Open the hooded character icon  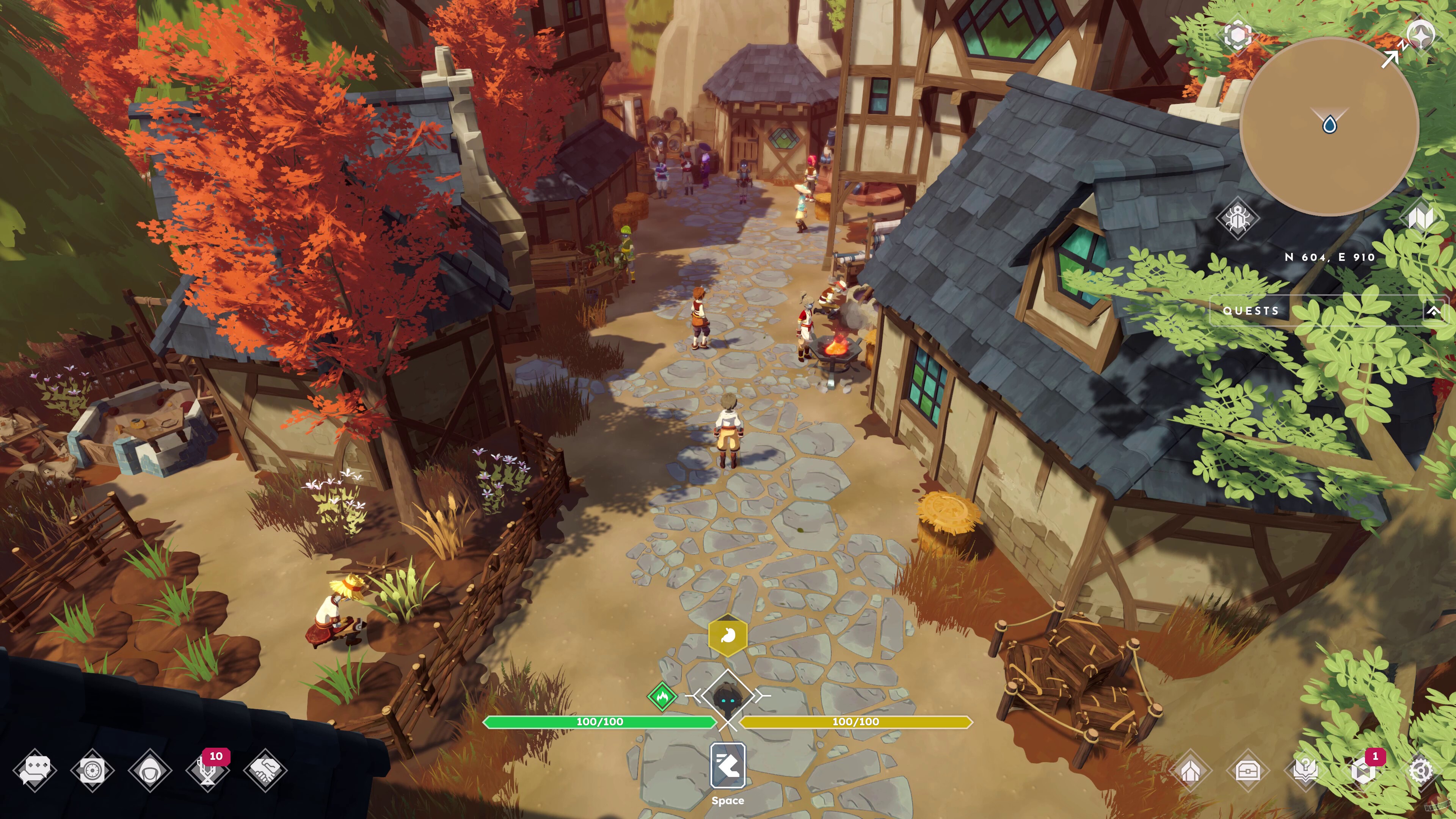pyautogui.click(x=151, y=770)
